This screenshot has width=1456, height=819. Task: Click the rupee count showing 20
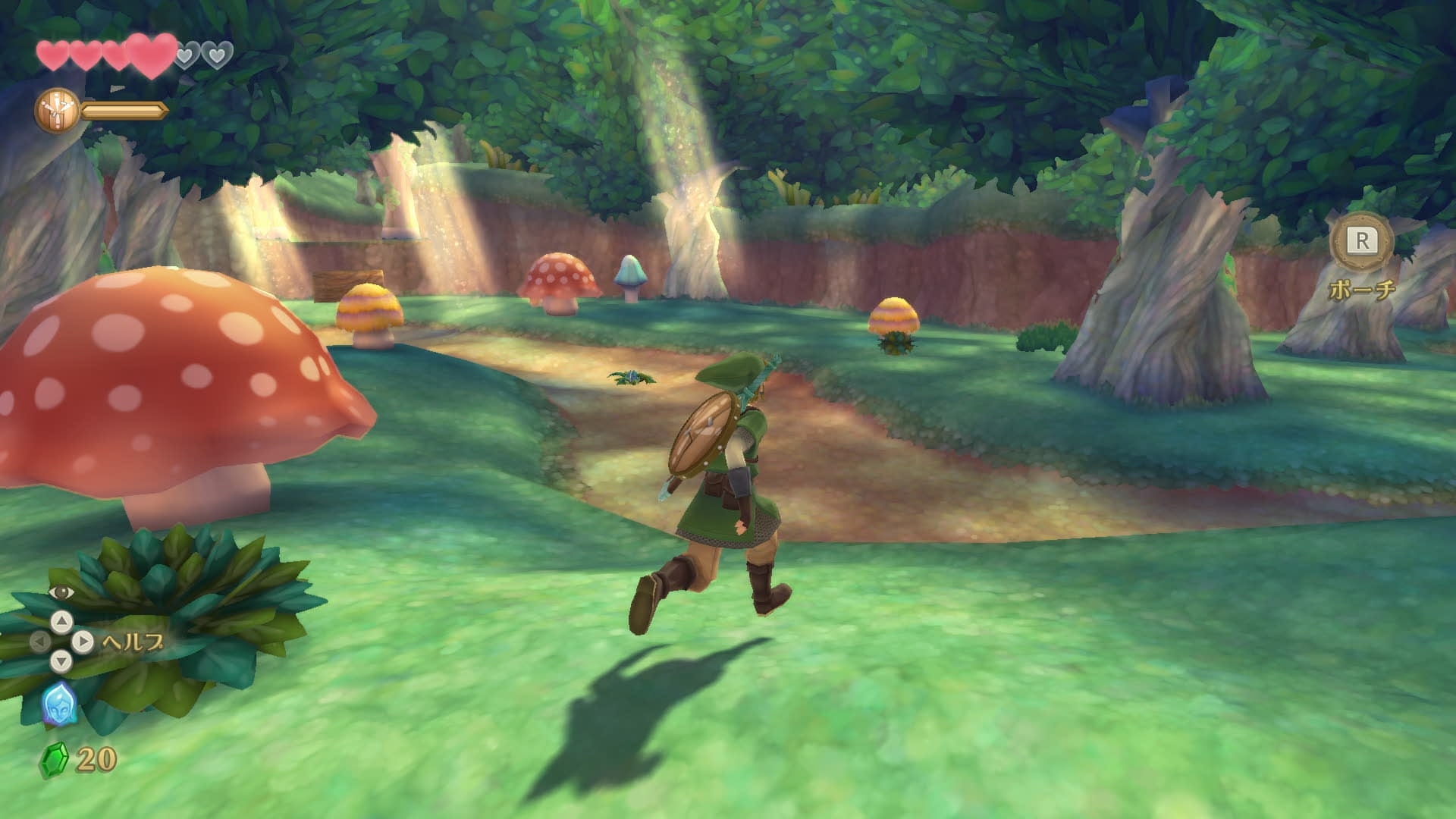95,757
